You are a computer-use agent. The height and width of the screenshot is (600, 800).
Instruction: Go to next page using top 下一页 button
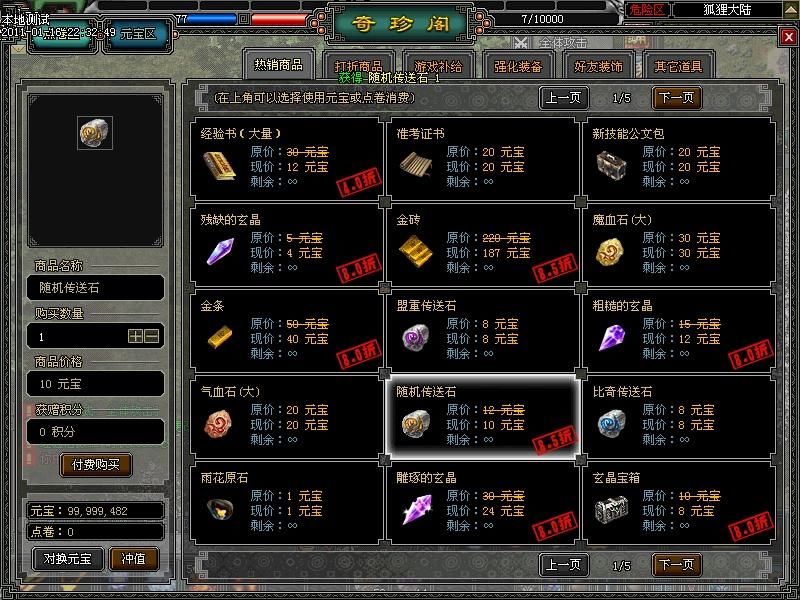pyautogui.click(x=677, y=98)
